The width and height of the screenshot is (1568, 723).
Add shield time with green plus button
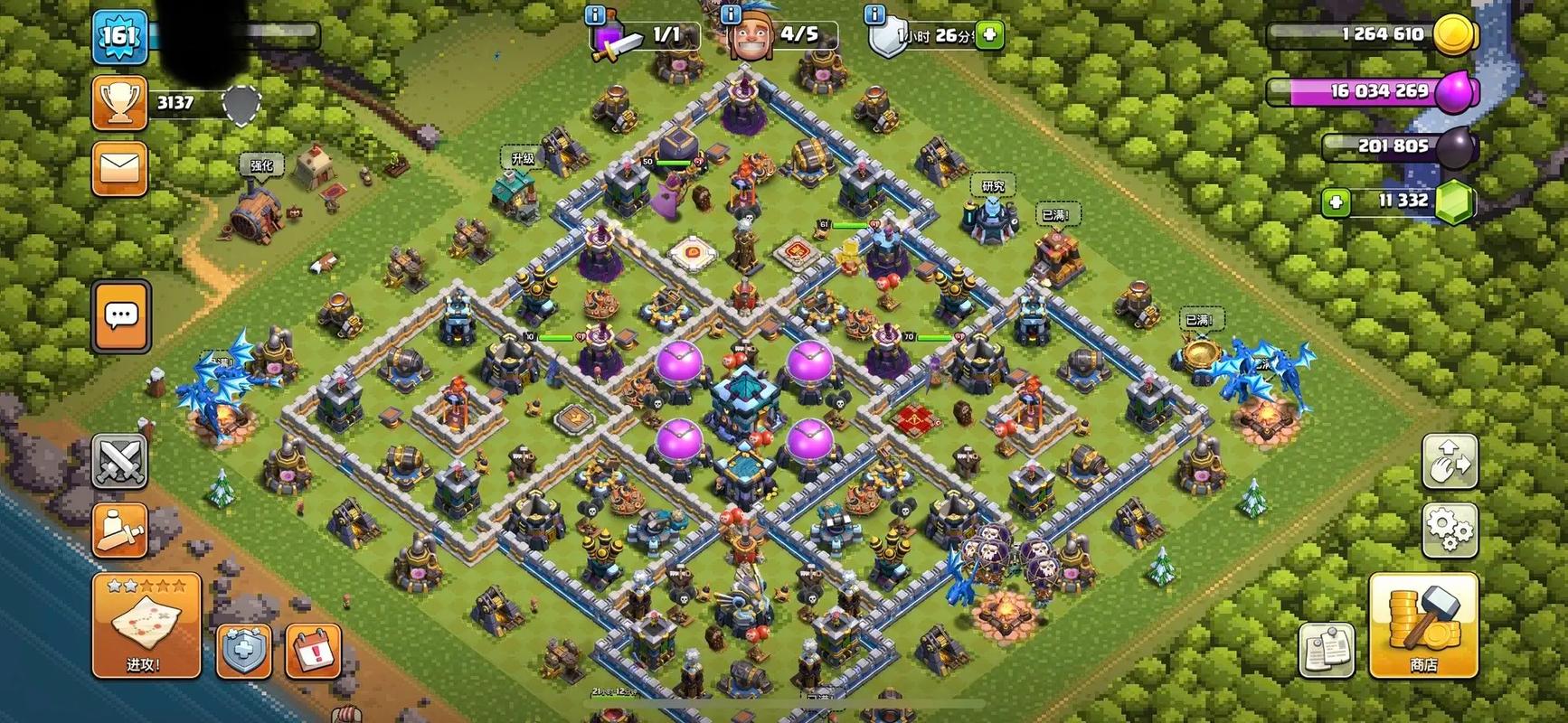click(x=990, y=35)
